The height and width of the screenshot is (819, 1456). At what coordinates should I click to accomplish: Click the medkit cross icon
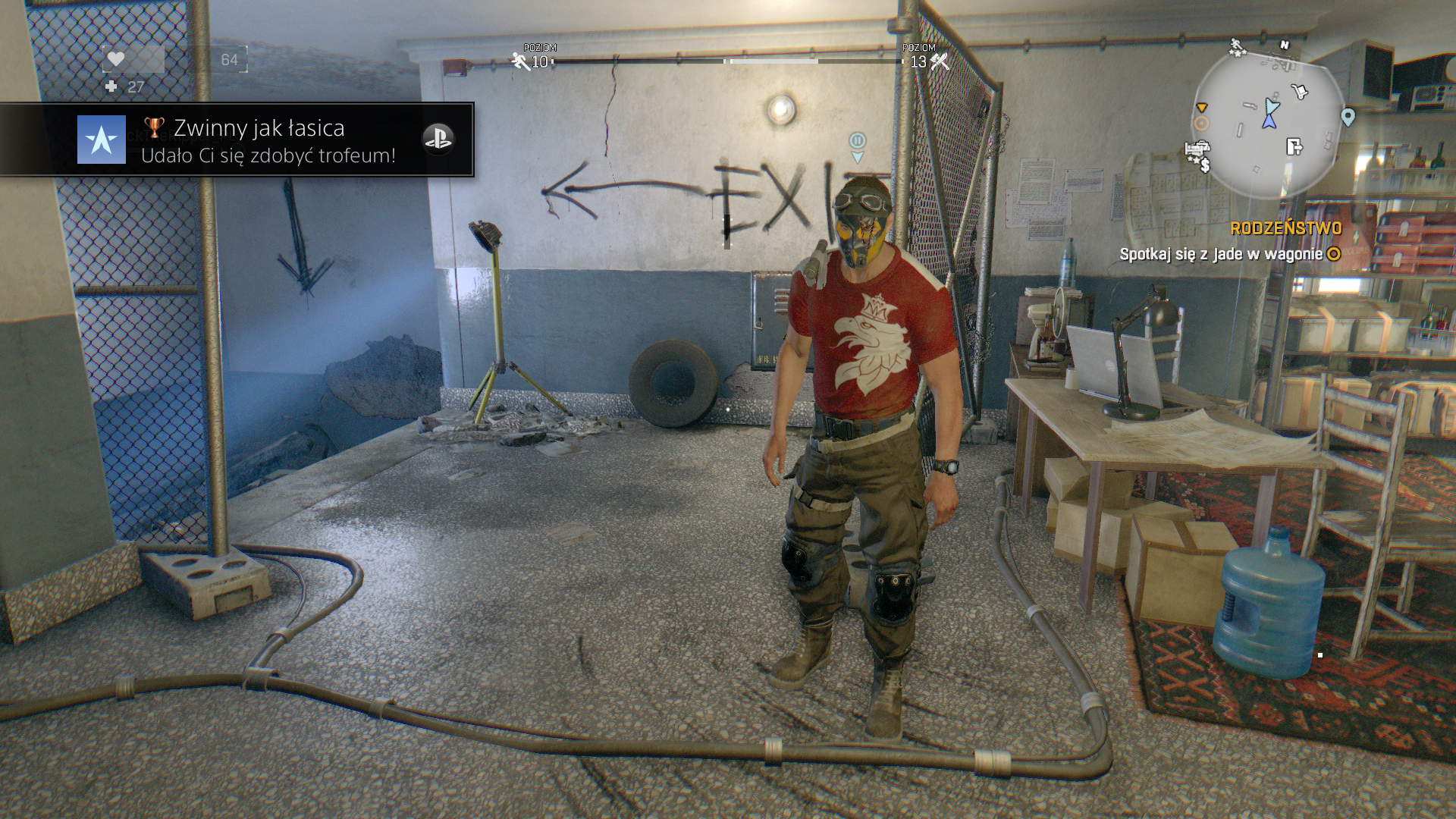[111, 87]
